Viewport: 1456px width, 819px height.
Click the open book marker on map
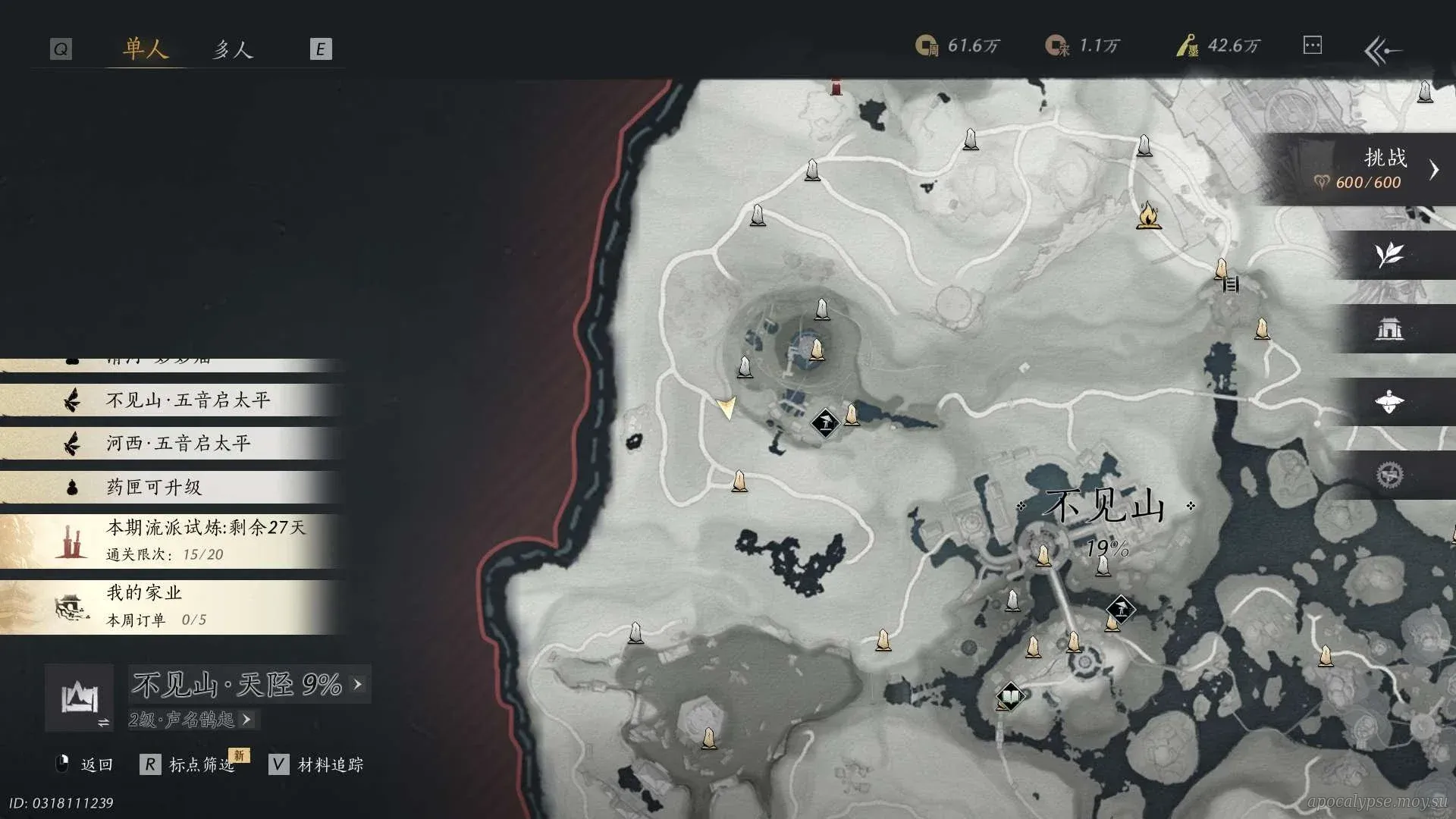(x=1009, y=695)
